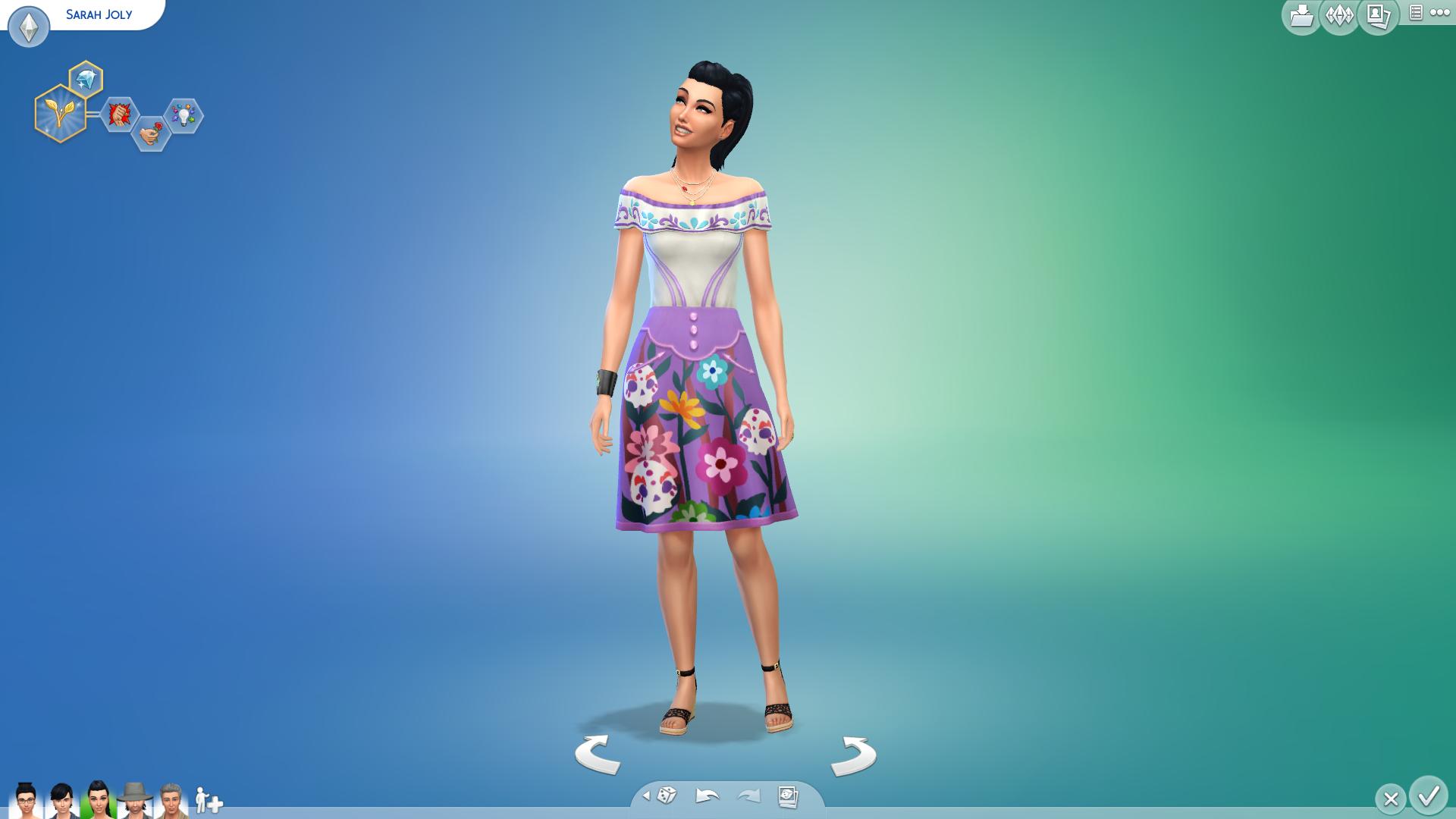
Task: Open the hand holding rose trait
Action: 150,133
